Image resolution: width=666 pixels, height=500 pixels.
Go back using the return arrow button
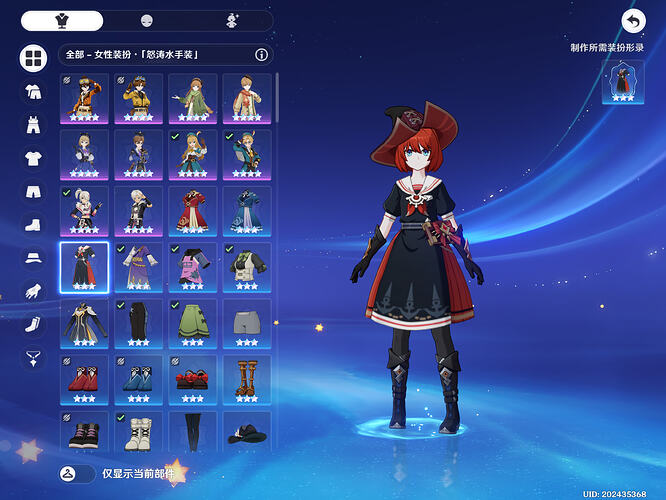click(x=633, y=21)
